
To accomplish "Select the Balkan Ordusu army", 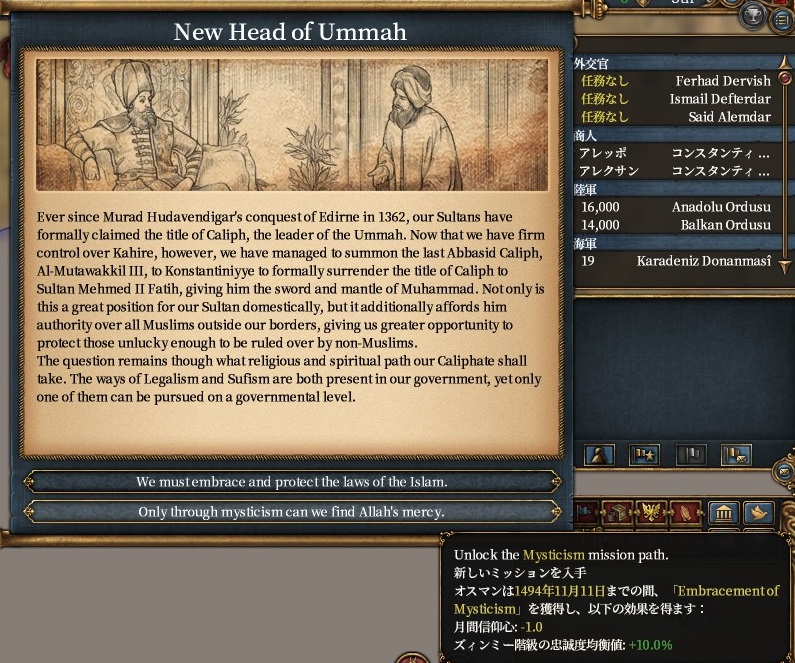I will [x=672, y=225].
